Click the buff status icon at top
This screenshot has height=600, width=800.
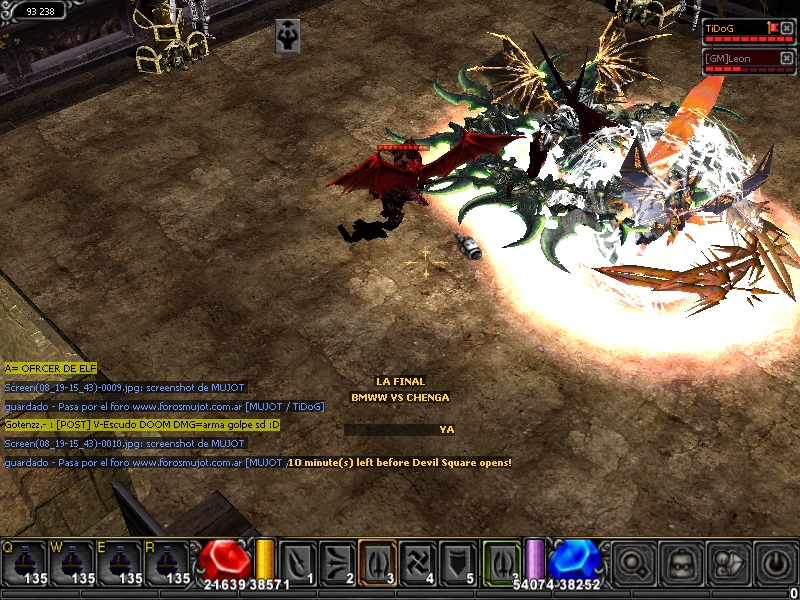(x=288, y=35)
